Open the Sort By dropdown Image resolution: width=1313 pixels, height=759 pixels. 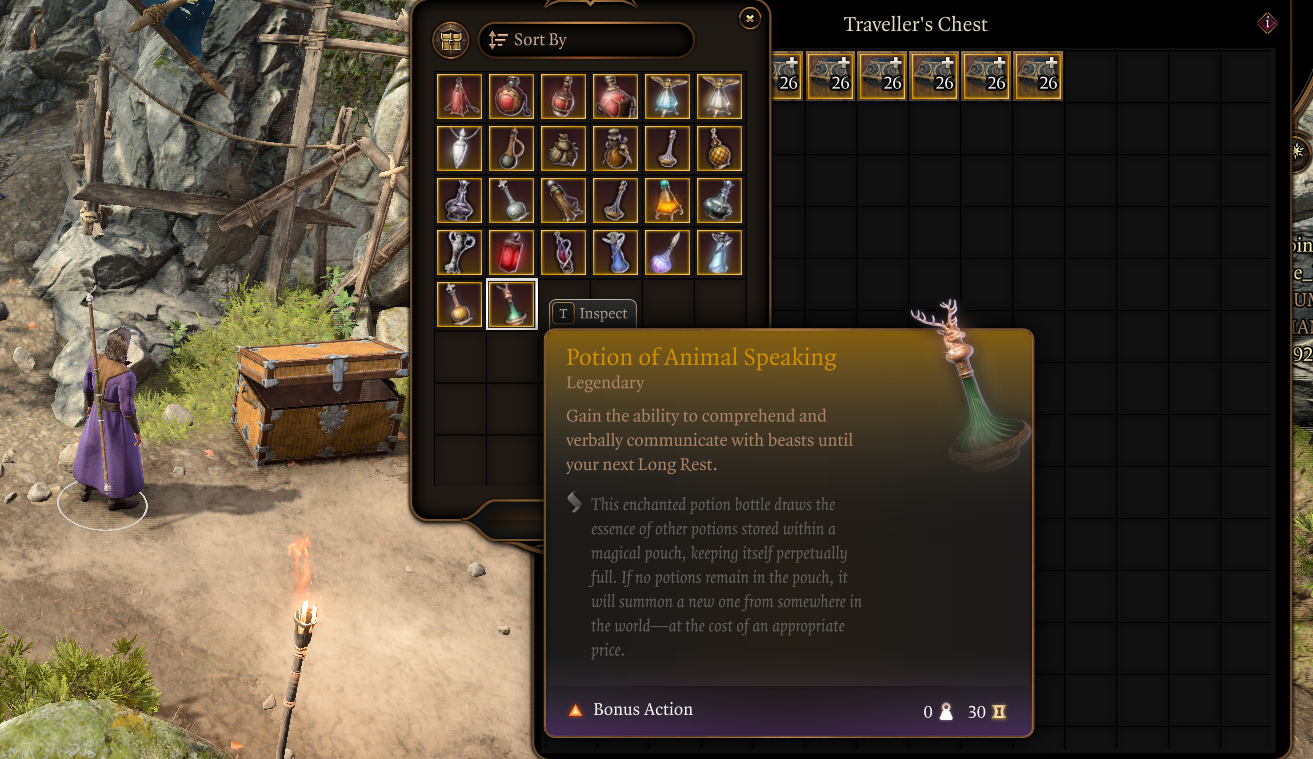pyautogui.click(x=586, y=40)
